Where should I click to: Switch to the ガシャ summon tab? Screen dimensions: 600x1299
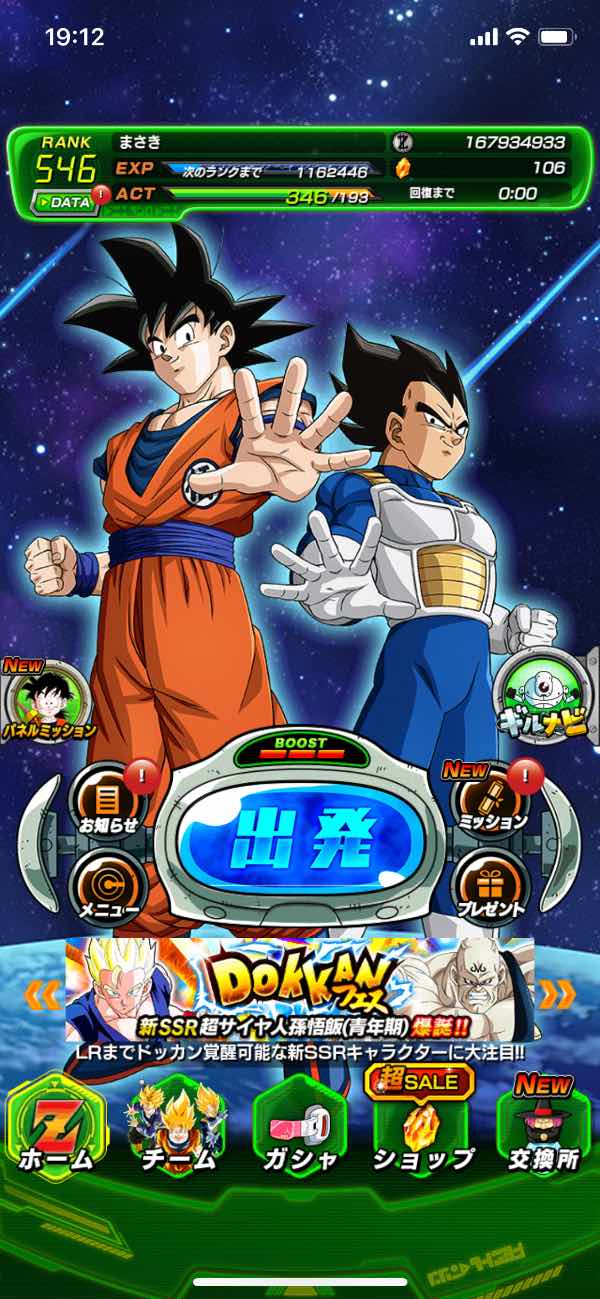pos(300,1128)
